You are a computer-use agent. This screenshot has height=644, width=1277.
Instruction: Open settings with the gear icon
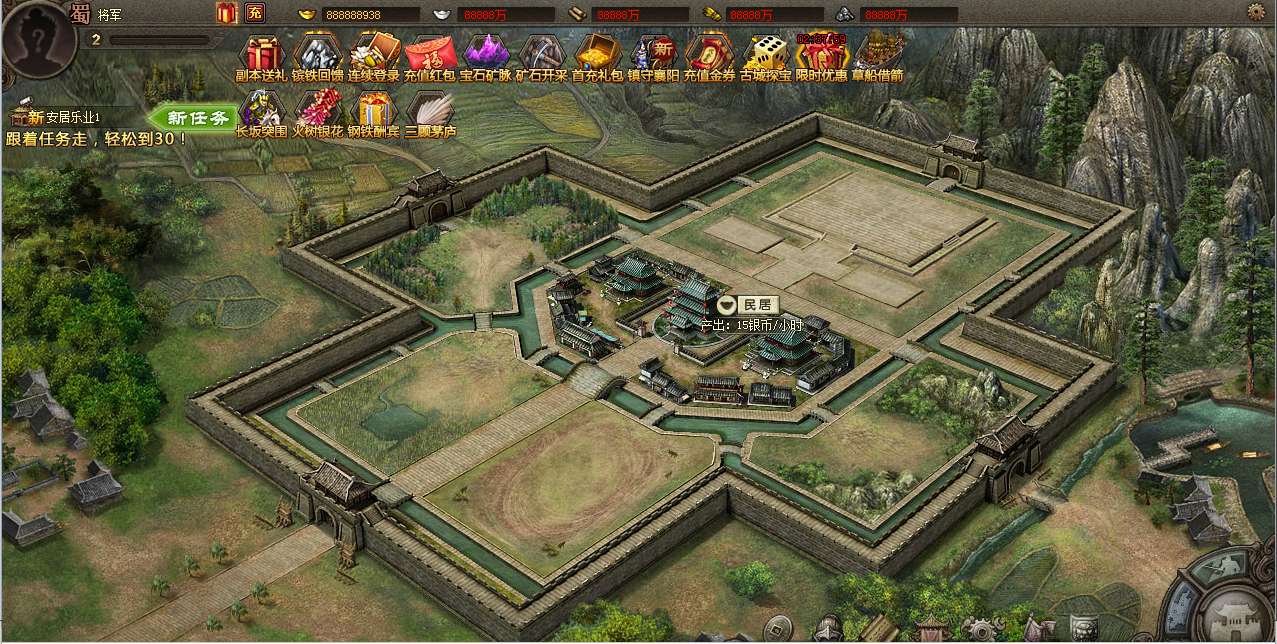[1256, 11]
